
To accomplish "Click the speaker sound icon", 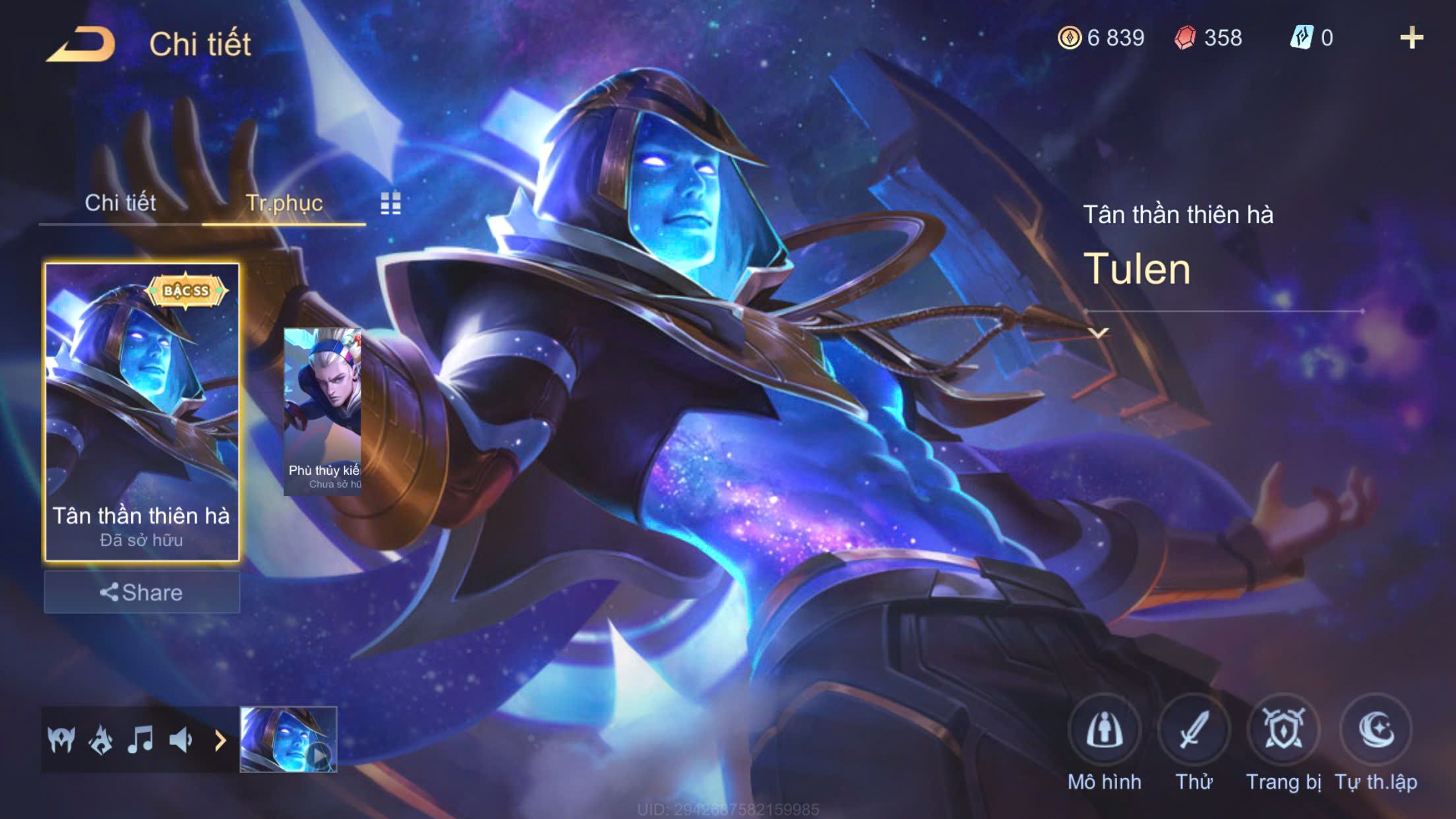I will [180, 740].
